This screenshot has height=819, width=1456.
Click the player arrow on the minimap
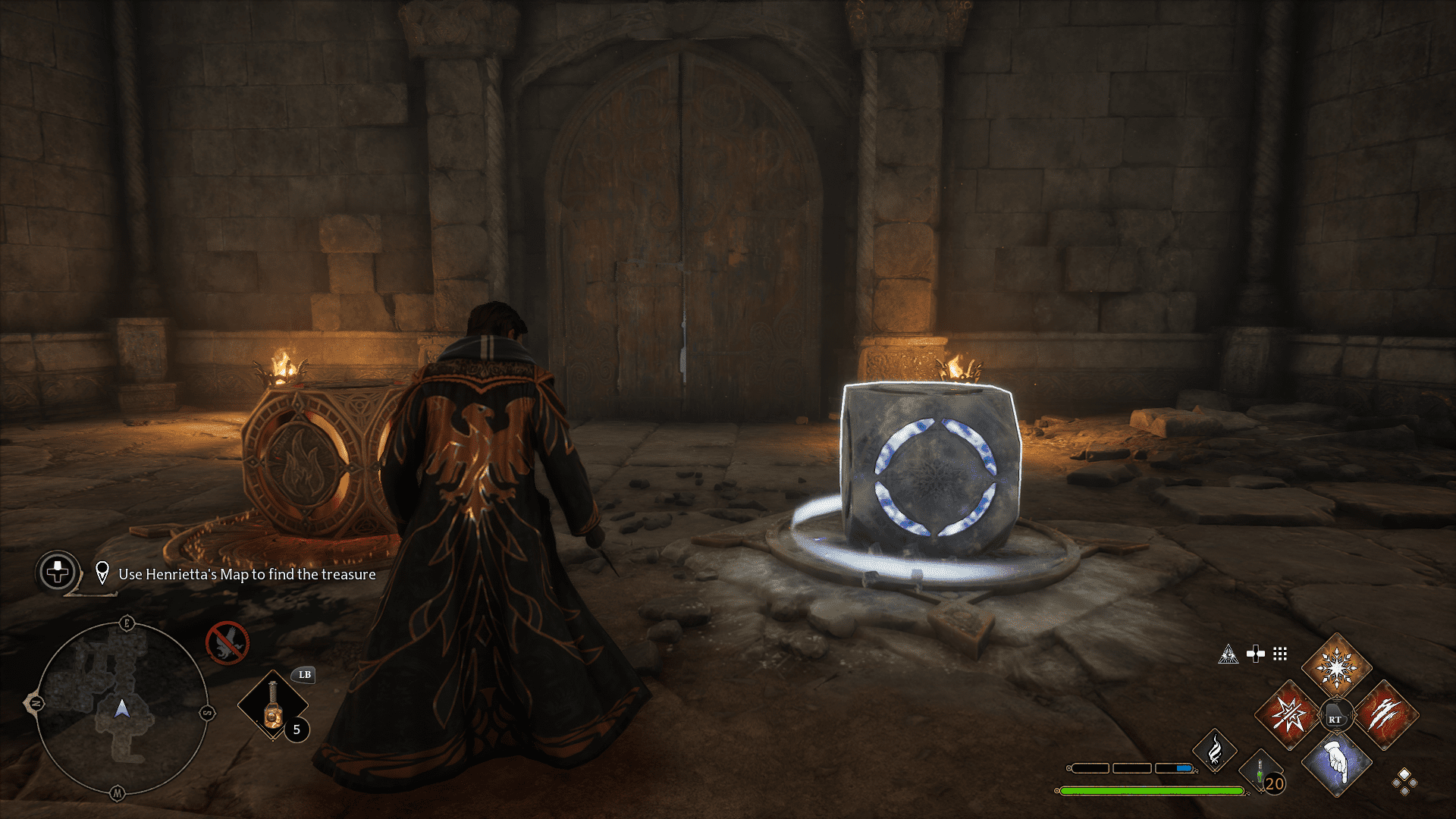point(121,708)
